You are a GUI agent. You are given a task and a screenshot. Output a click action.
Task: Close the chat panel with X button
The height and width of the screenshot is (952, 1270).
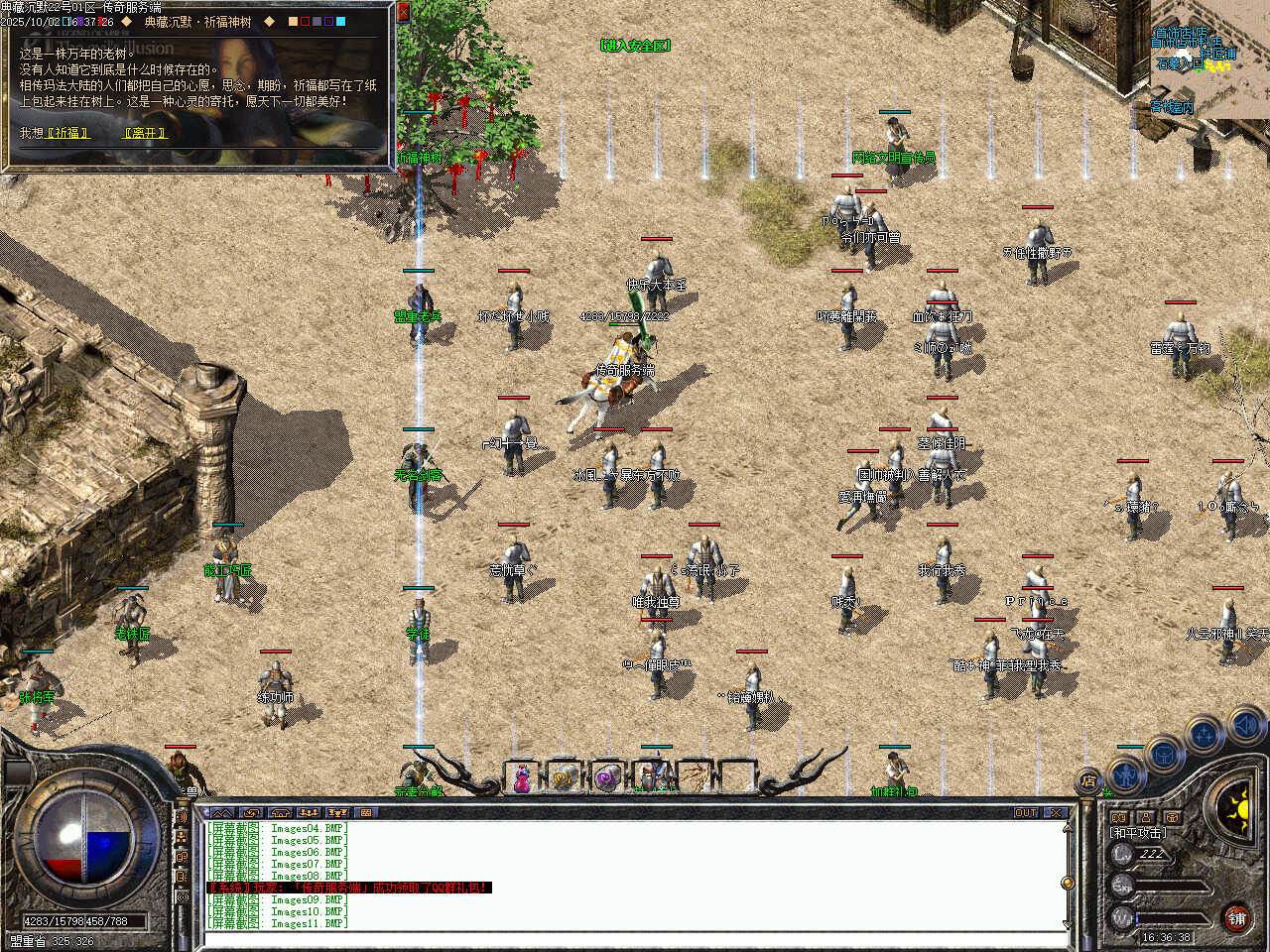1056,813
